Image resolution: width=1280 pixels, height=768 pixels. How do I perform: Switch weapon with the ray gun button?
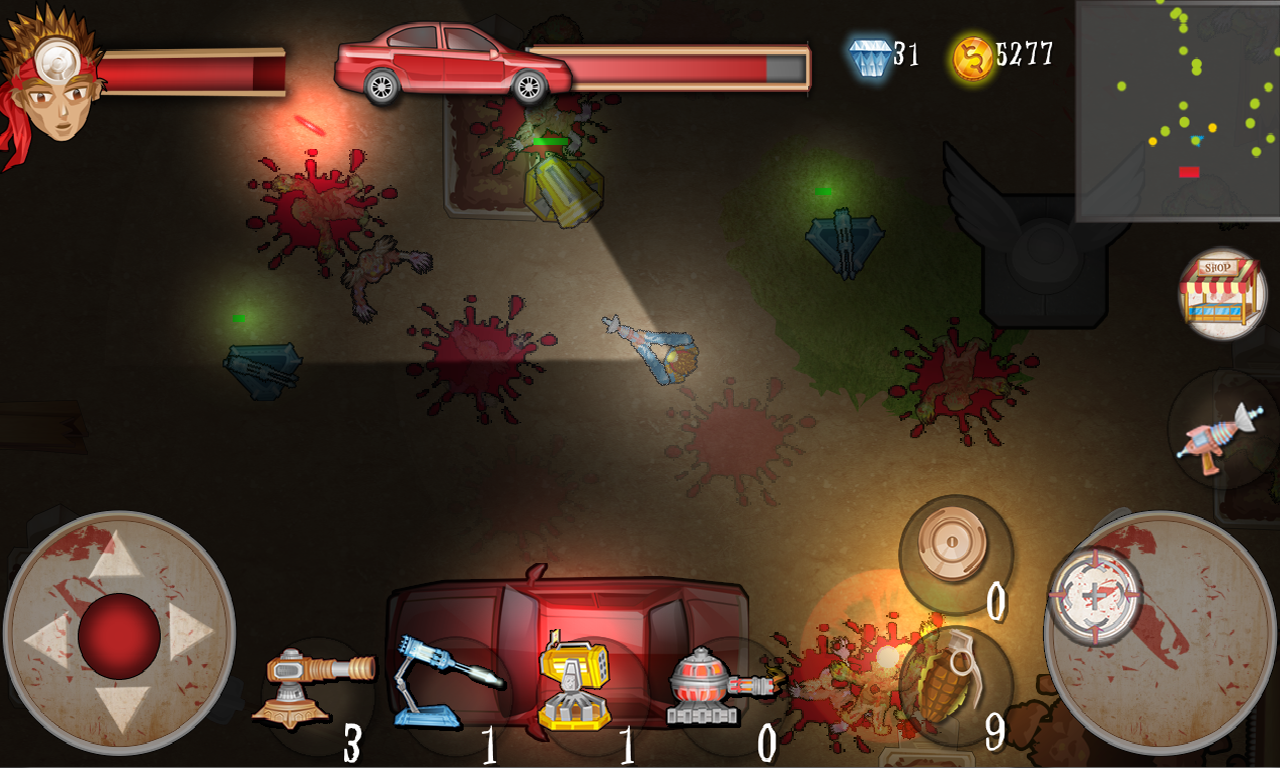(1222, 432)
